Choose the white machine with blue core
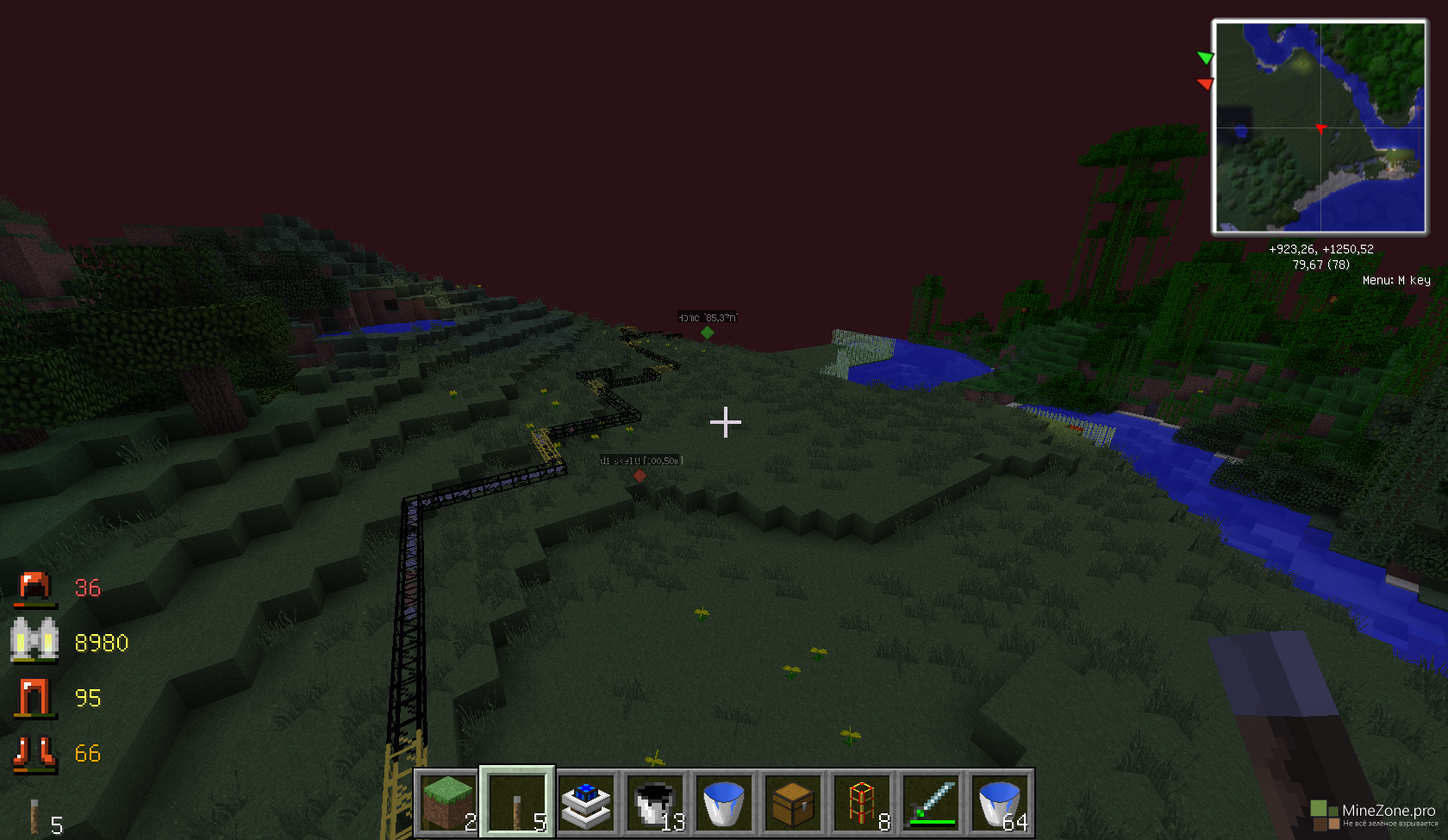The width and height of the screenshot is (1448, 840). click(586, 802)
